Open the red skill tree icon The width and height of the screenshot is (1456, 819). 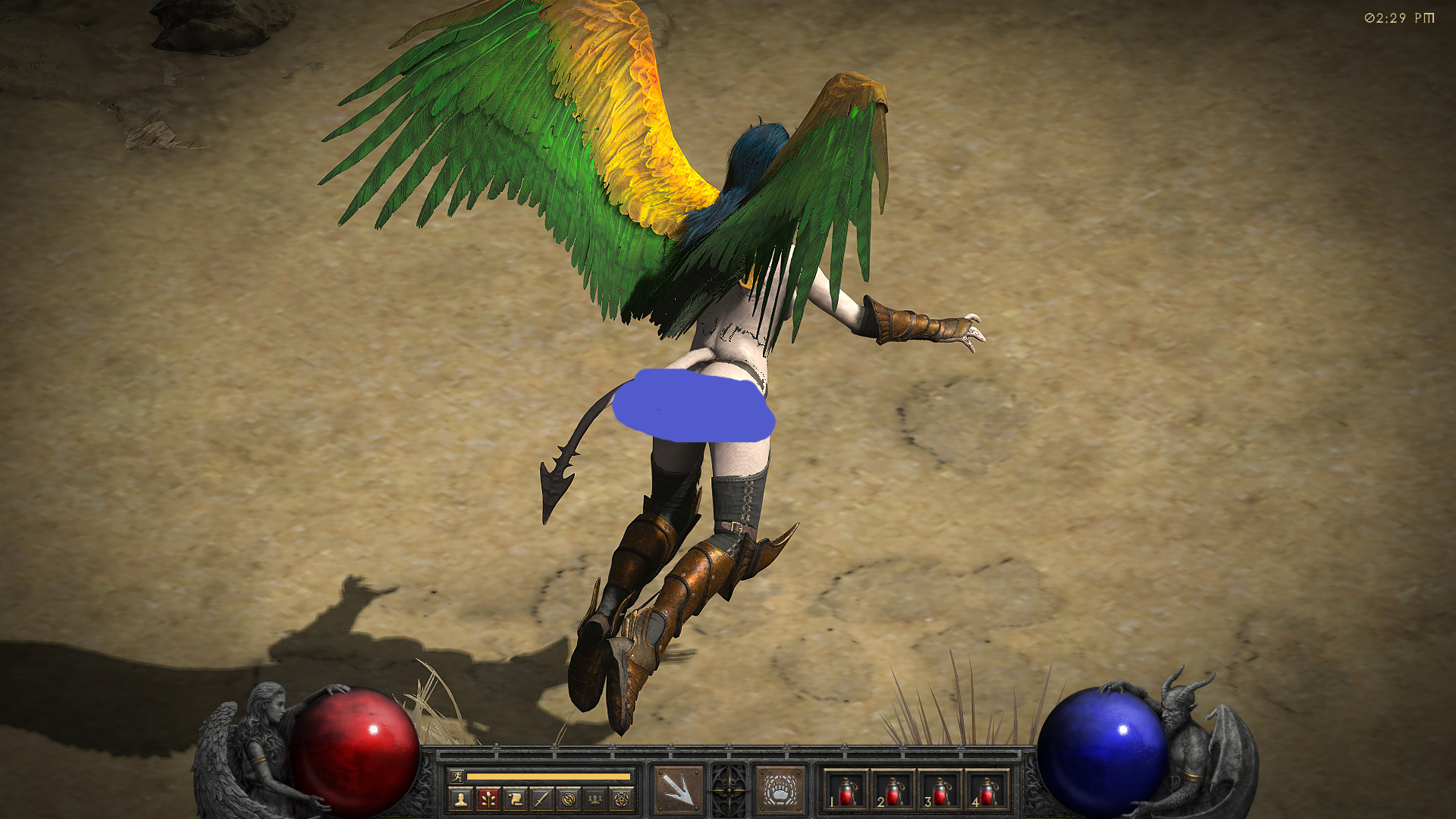pyautogui.click(x=488, y=799)
